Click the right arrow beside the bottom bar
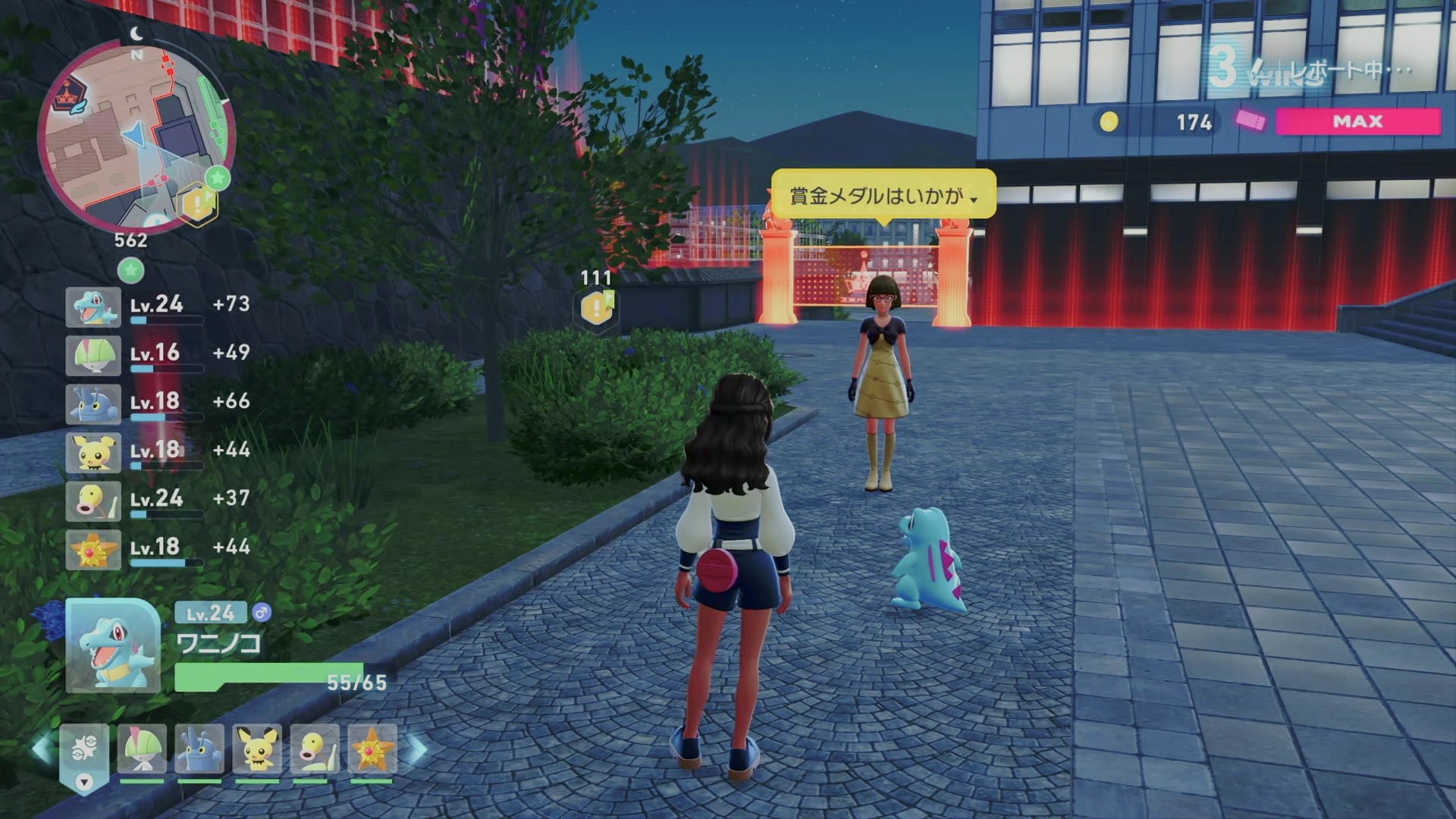The image size is (1456, 819). (x=418, y=749)
